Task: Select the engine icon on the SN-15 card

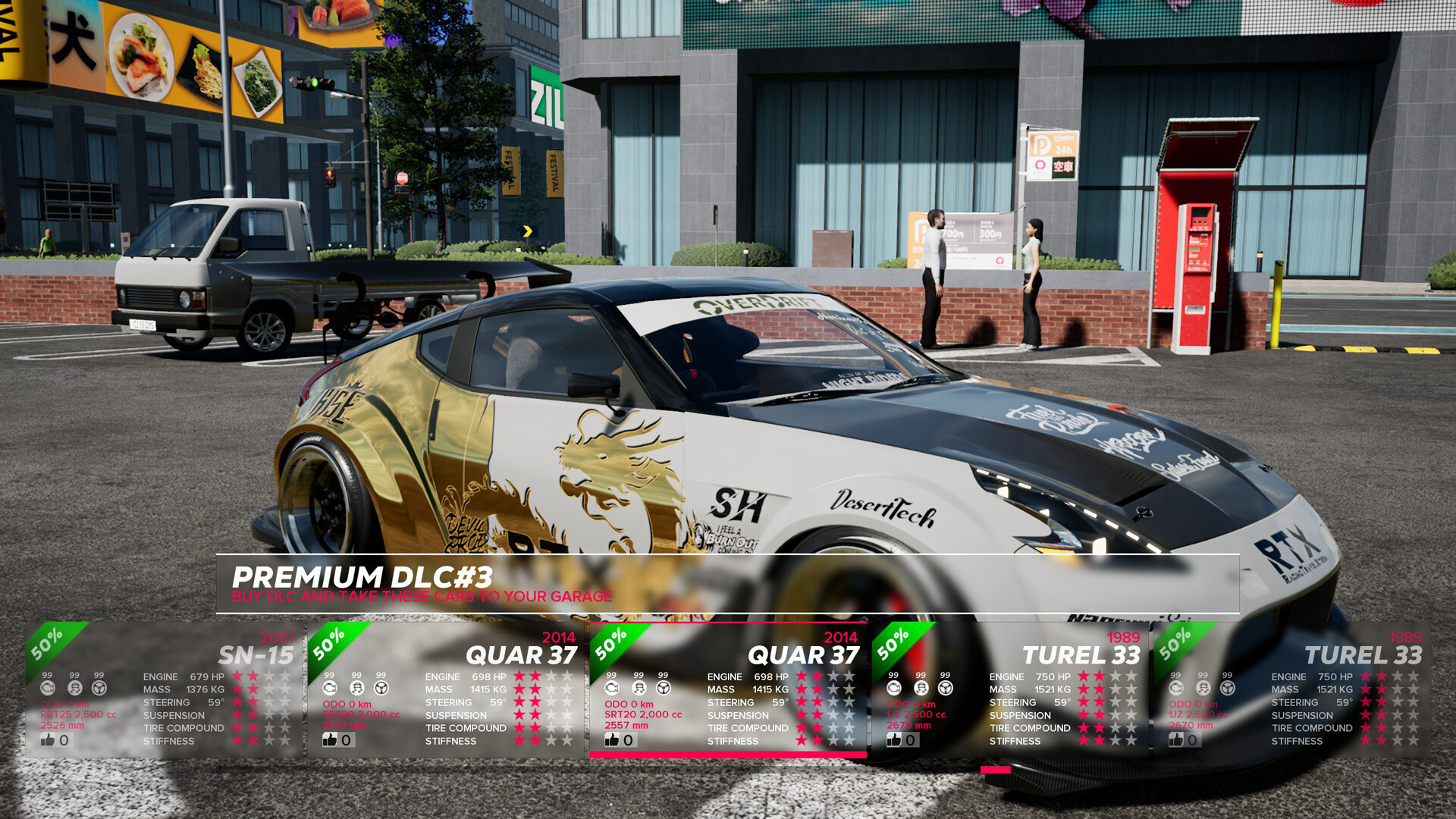Action: [49, 688]
